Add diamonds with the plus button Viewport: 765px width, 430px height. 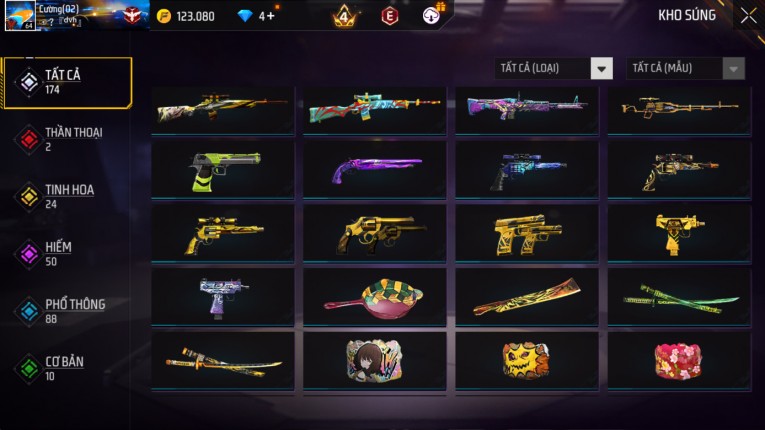pyautogui.click(x=271, y=16)
